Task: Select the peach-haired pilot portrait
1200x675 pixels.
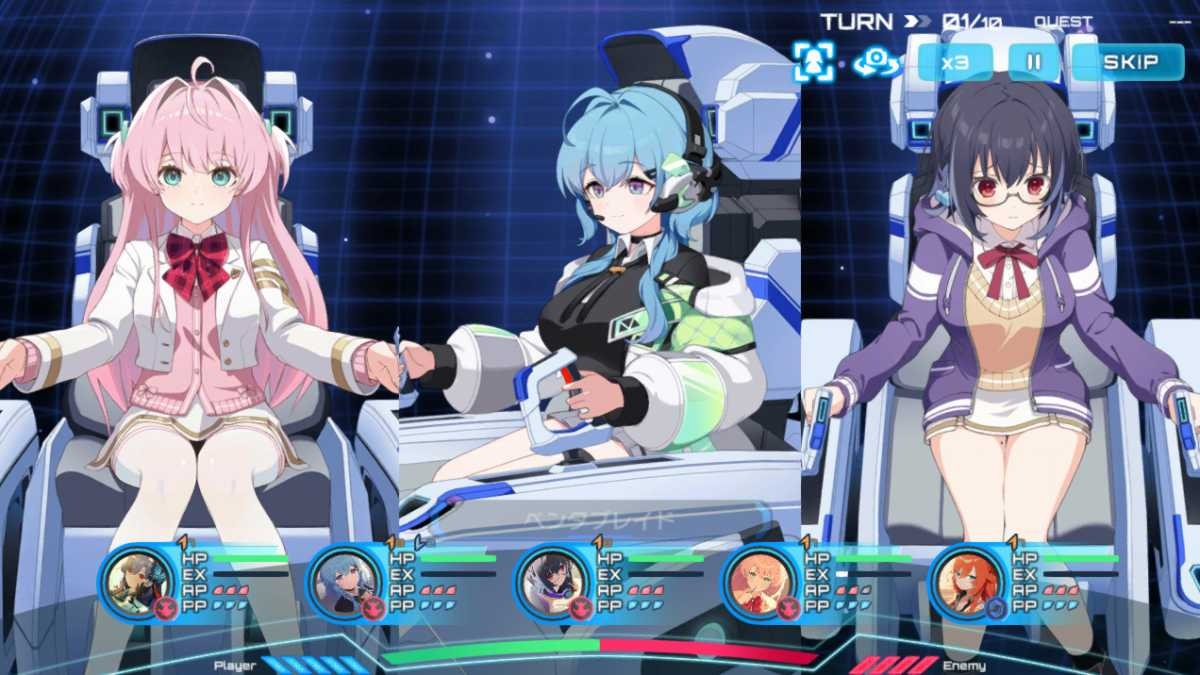Action: pos(758,580)
